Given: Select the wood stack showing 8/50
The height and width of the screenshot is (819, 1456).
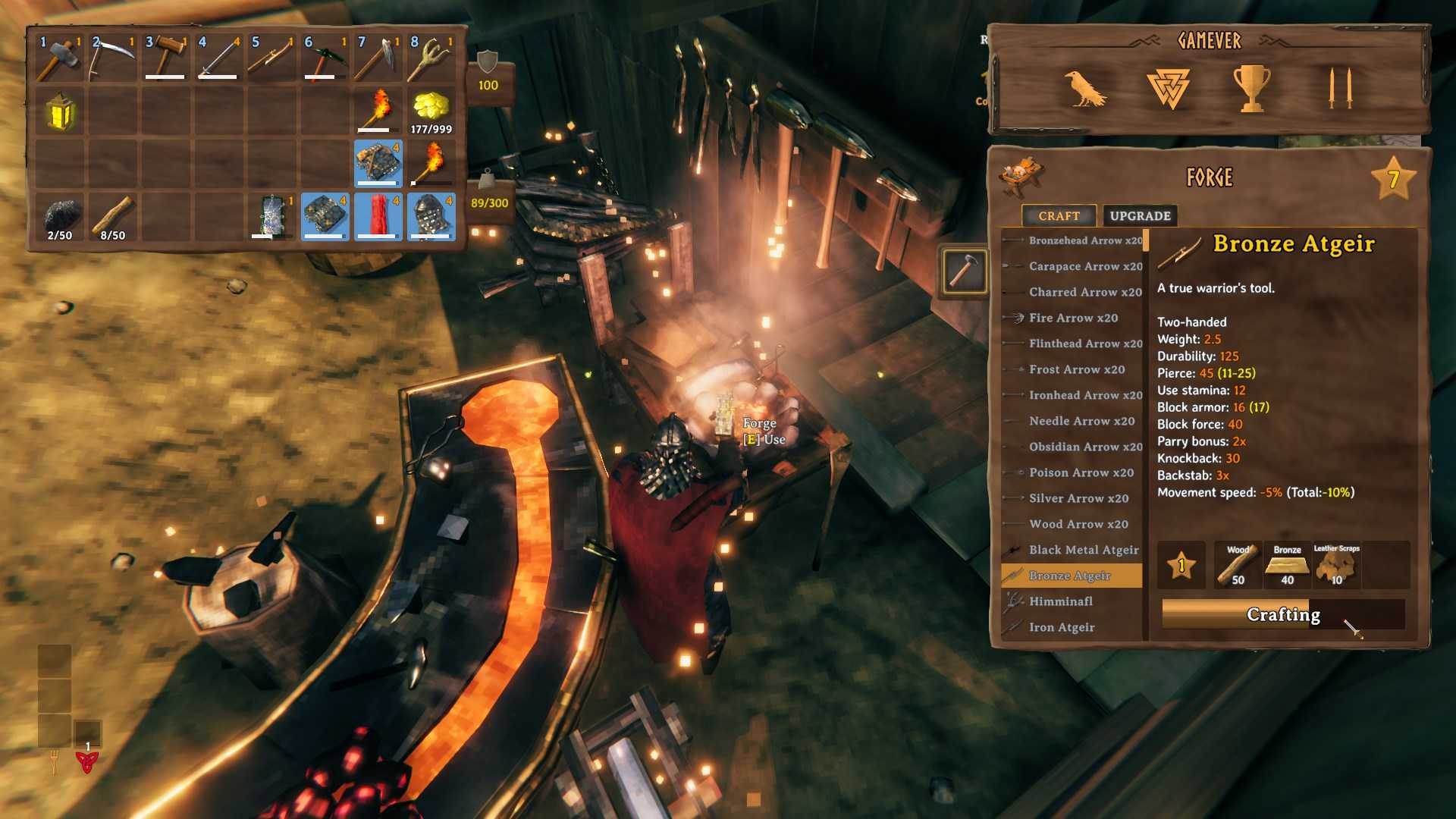Looking at the screenshot, I should click(113, 216).
